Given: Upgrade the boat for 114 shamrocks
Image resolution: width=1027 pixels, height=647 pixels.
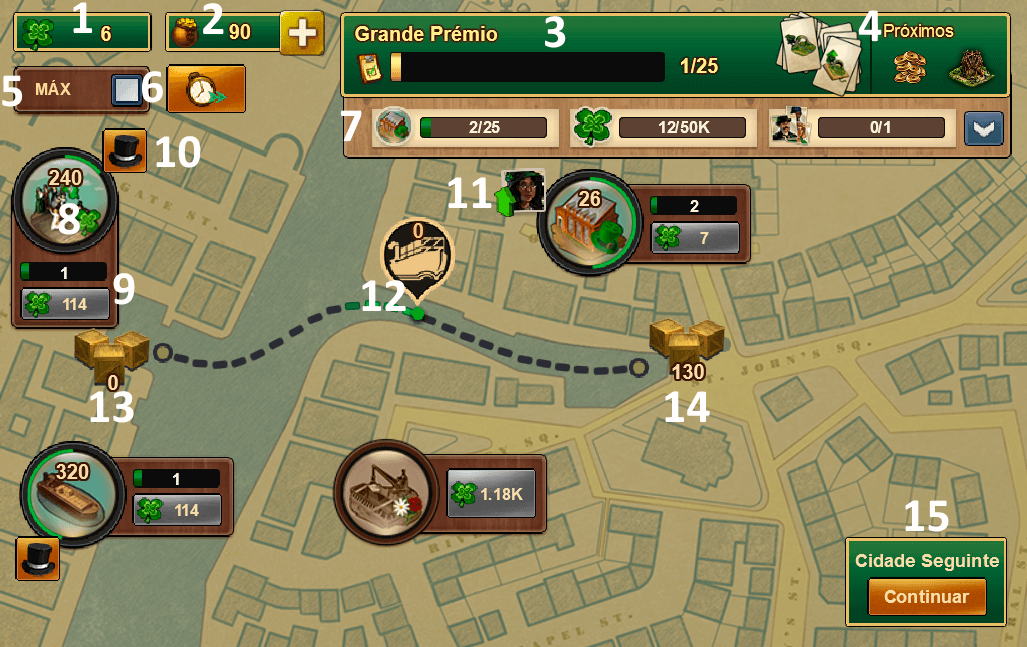Looking at the screenshot, I should coord(177,510).
